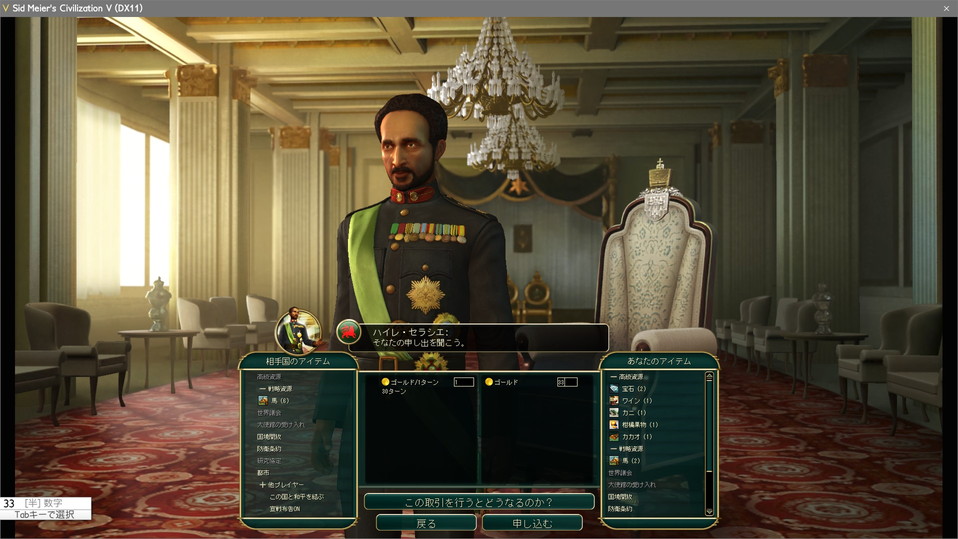Choose the 宣戦布告ON option
The image size is (958, 539).
(x=284, y=508)
